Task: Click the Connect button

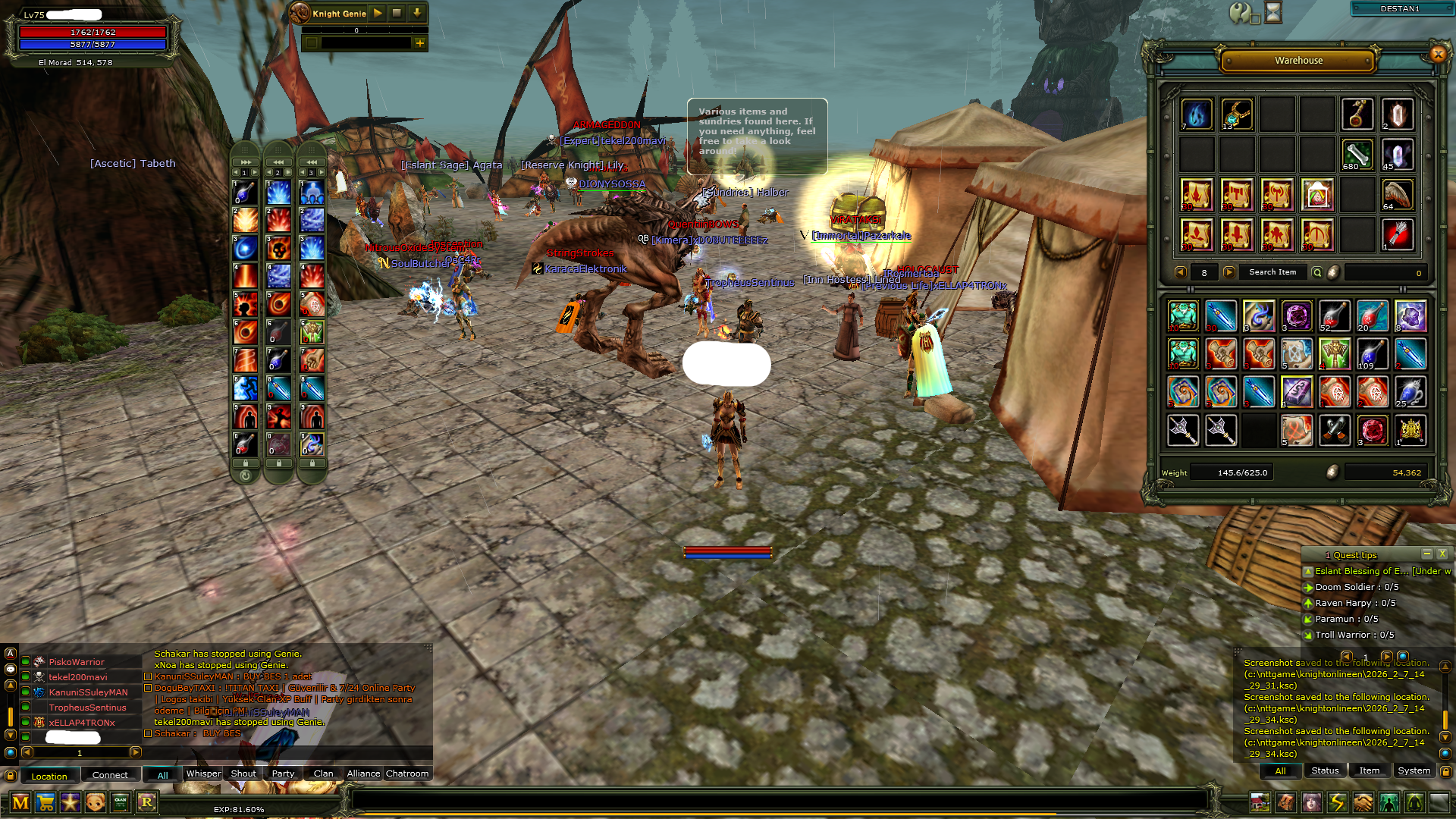Action: coord(110,774)
